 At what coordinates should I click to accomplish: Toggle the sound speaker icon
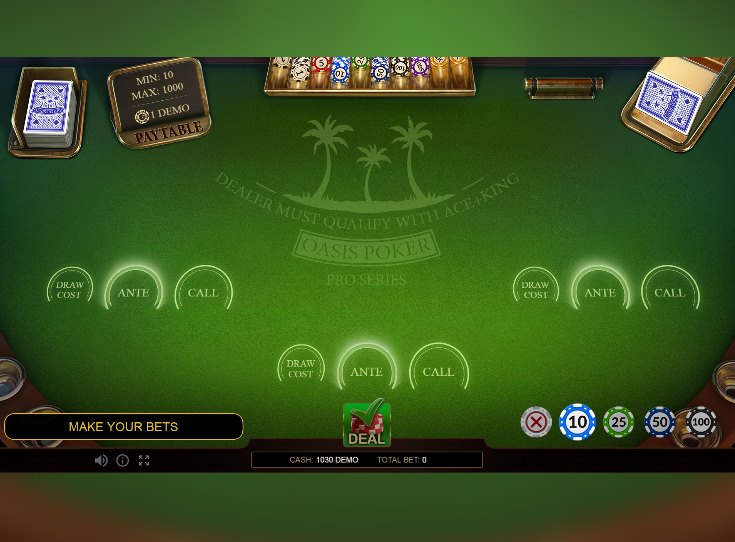pyautogui.click(x=101, y=460)
